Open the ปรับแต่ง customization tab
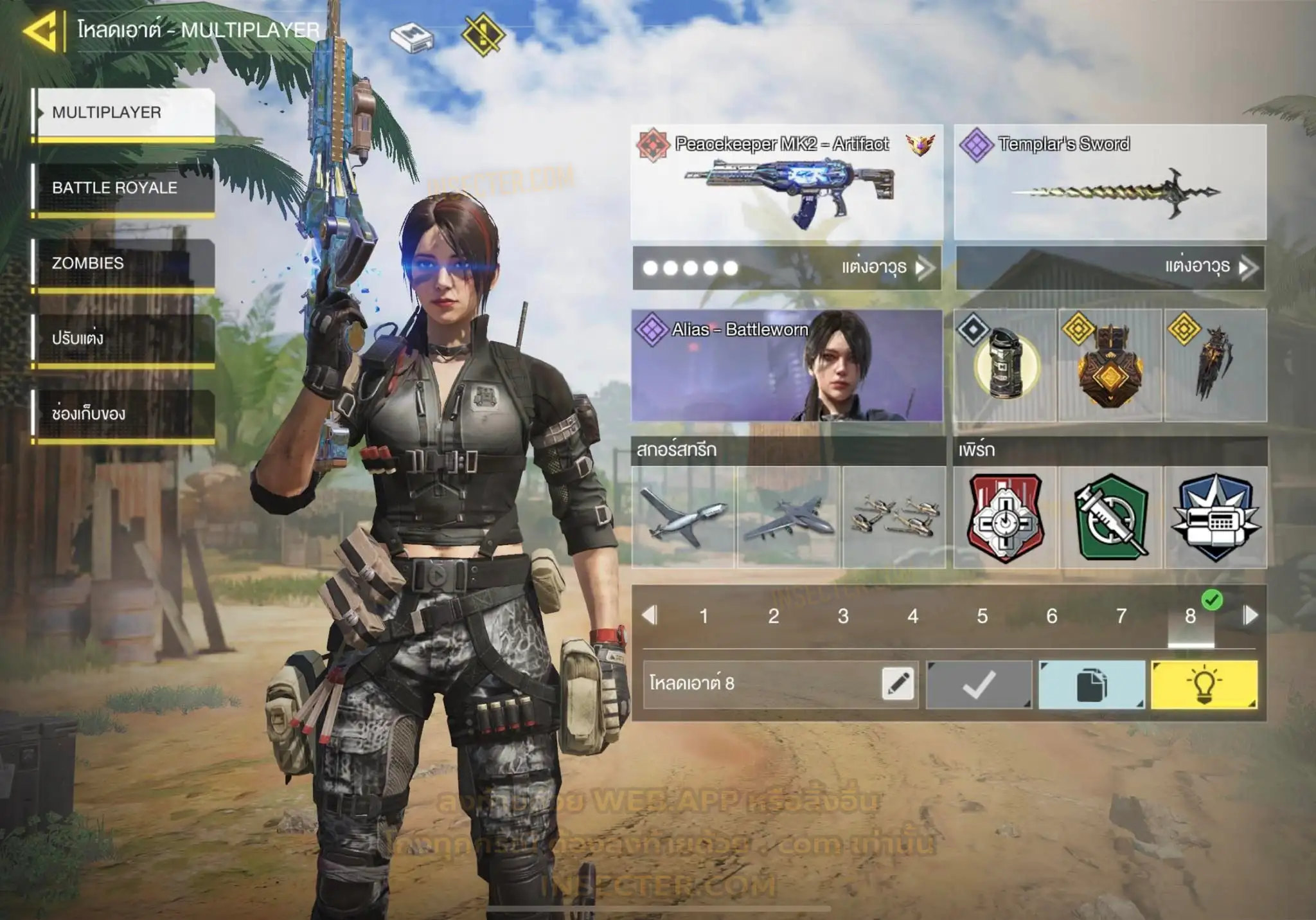Screen dimensions: 1316x920 point(123,338)
